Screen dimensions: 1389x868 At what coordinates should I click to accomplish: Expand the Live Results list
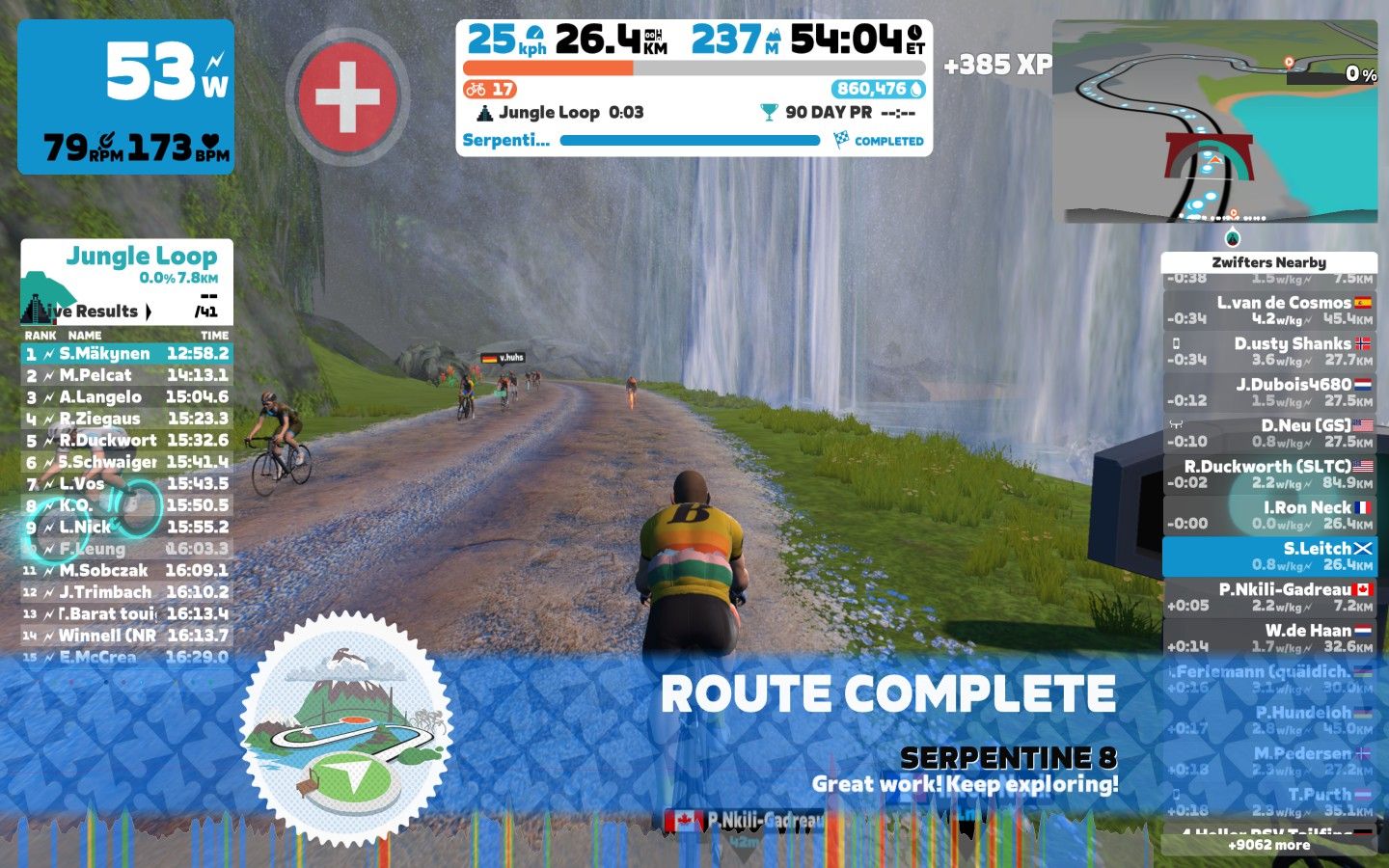click(150, 312)
